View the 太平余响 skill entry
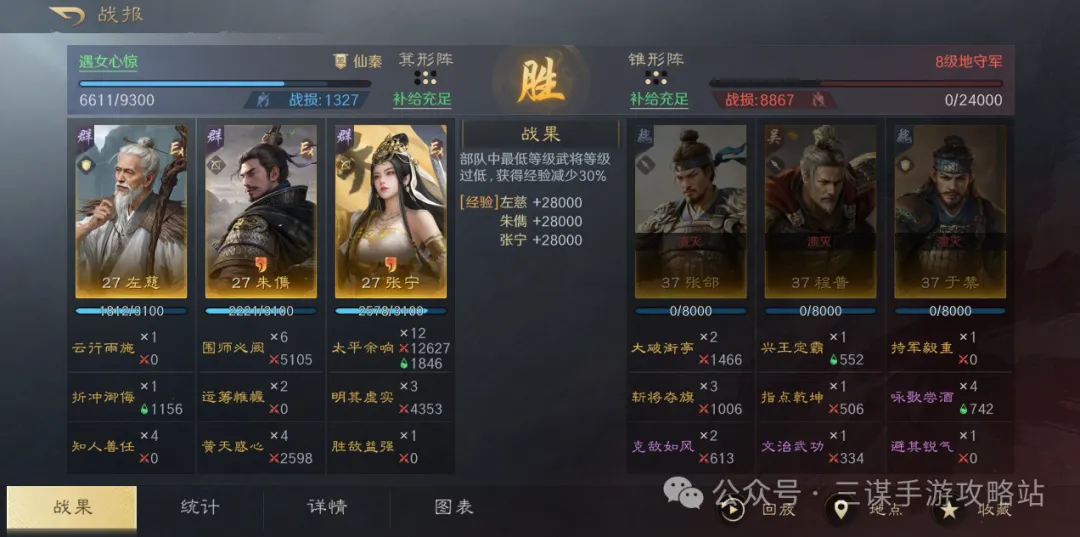This screenshot has height=537, width=1080. coord(362,348)
